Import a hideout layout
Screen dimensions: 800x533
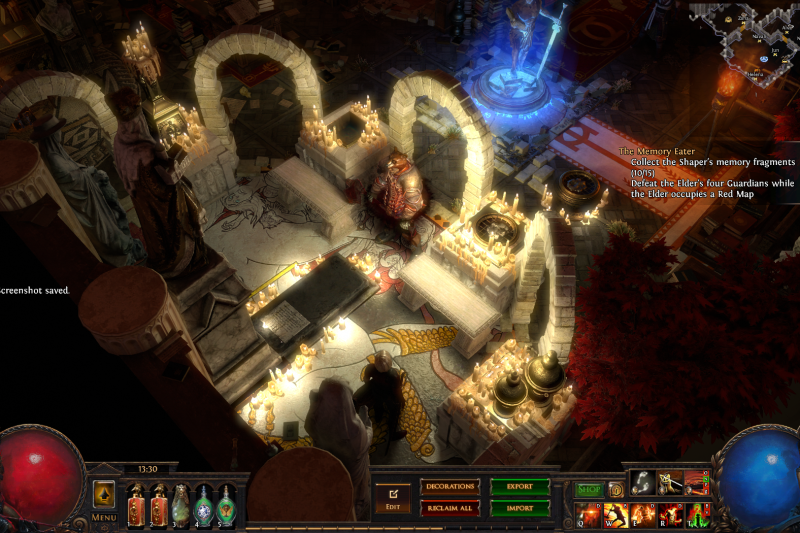(520, 508)
